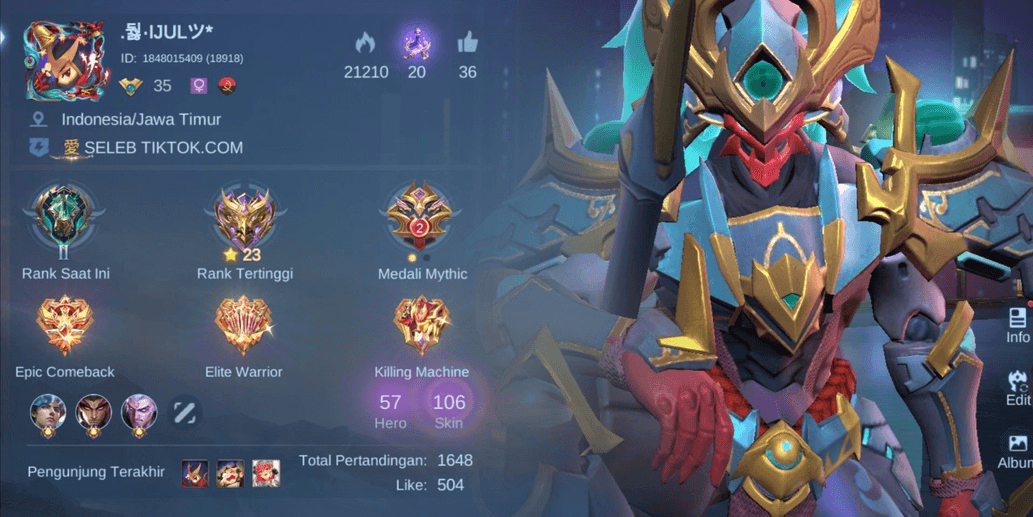Switch to the Info tab
Image resolution: width=1033 pixels, height=517 pixels.
[1017, 325]
